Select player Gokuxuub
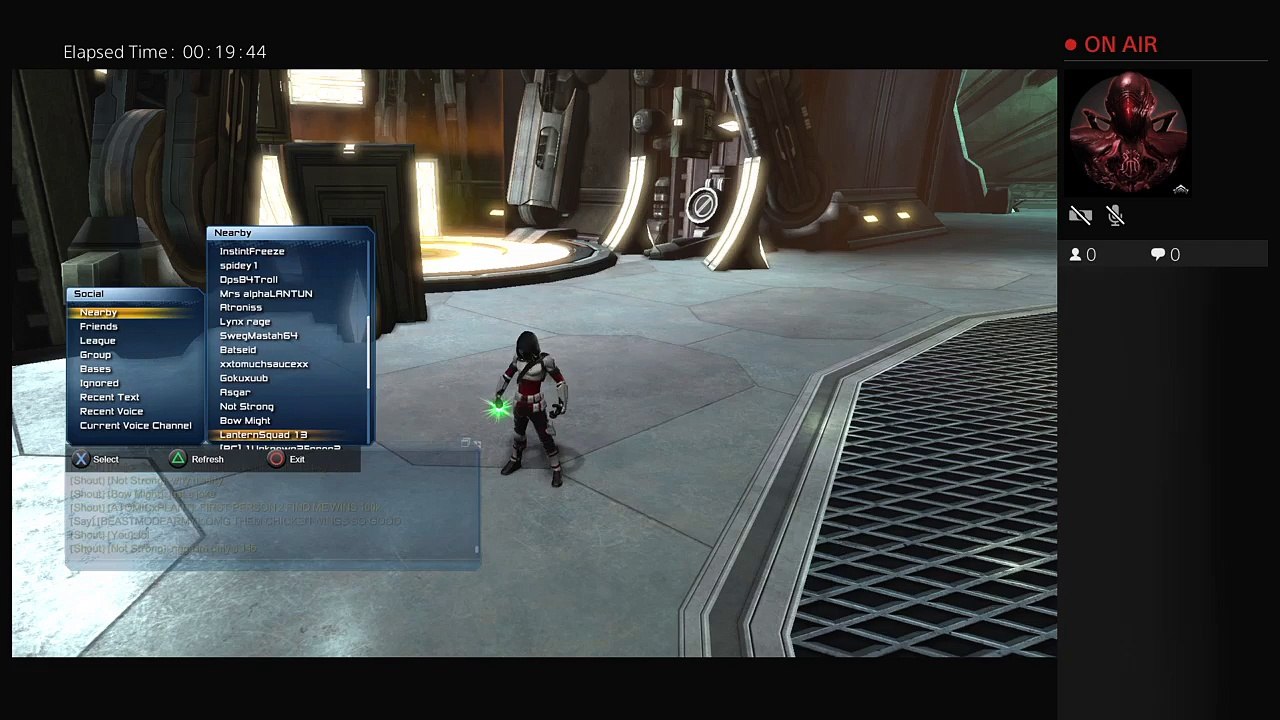The image size is (1280, 720). [244, 378]
